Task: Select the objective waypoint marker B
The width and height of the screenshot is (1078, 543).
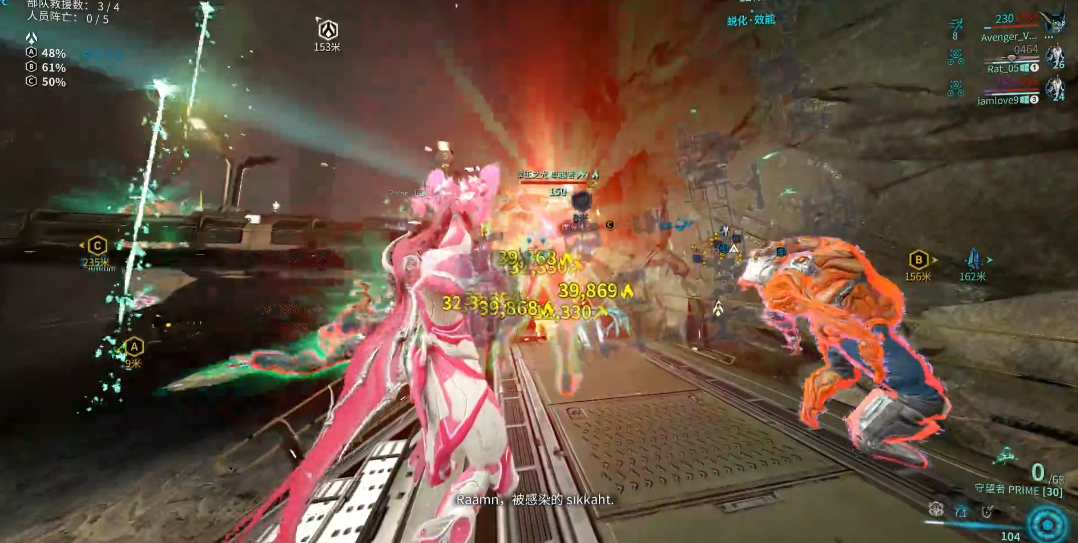Action: coord(917,259)
